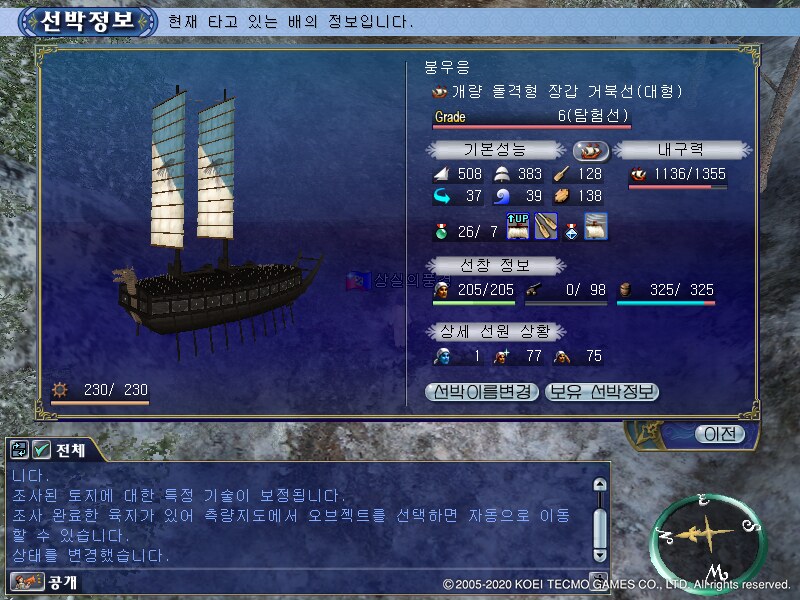800x600 pixels.
Task: Go back with the 이전 button
Action: pyautogui.click(x=719, y=434)
